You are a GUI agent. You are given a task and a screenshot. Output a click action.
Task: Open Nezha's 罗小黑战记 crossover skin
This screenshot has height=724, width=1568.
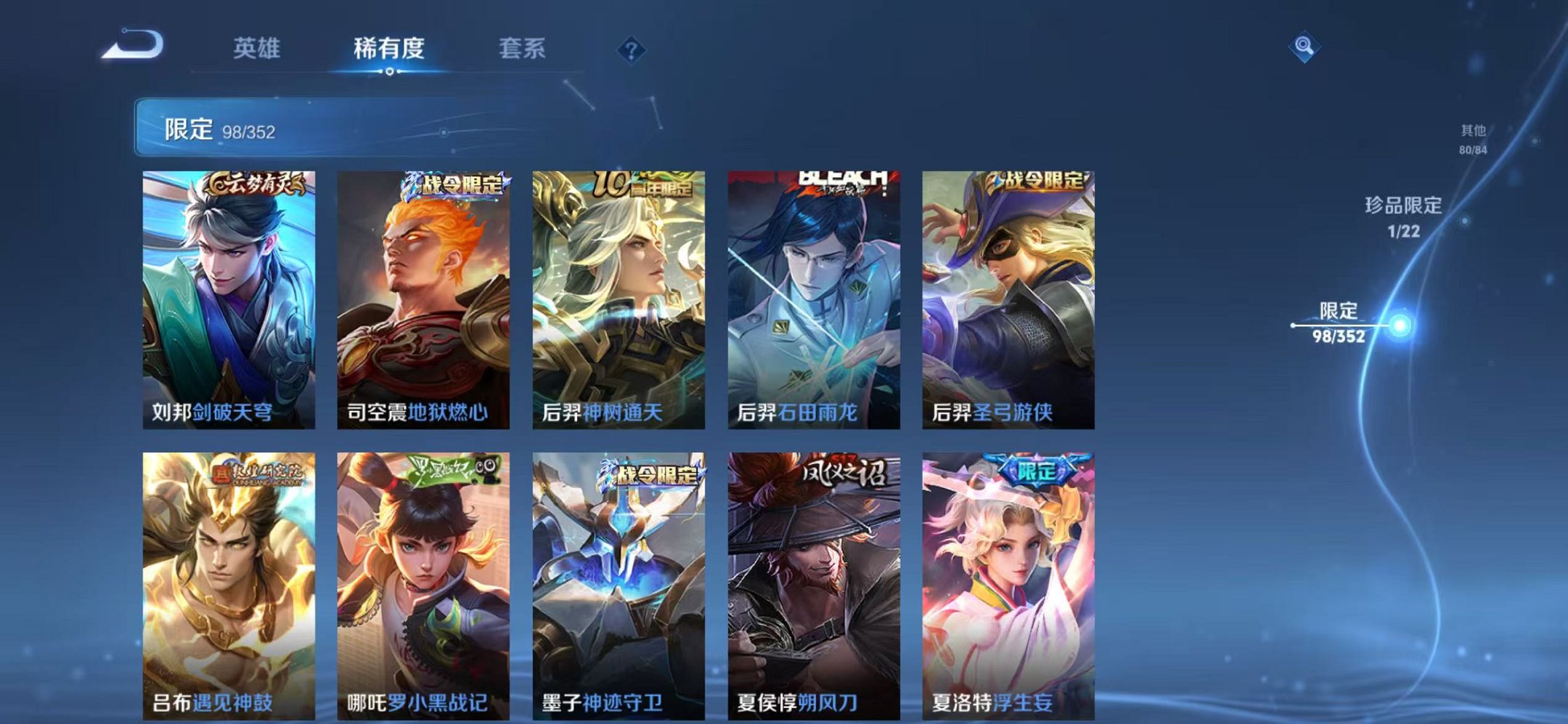pyautogui.click(x=423, y=575)
